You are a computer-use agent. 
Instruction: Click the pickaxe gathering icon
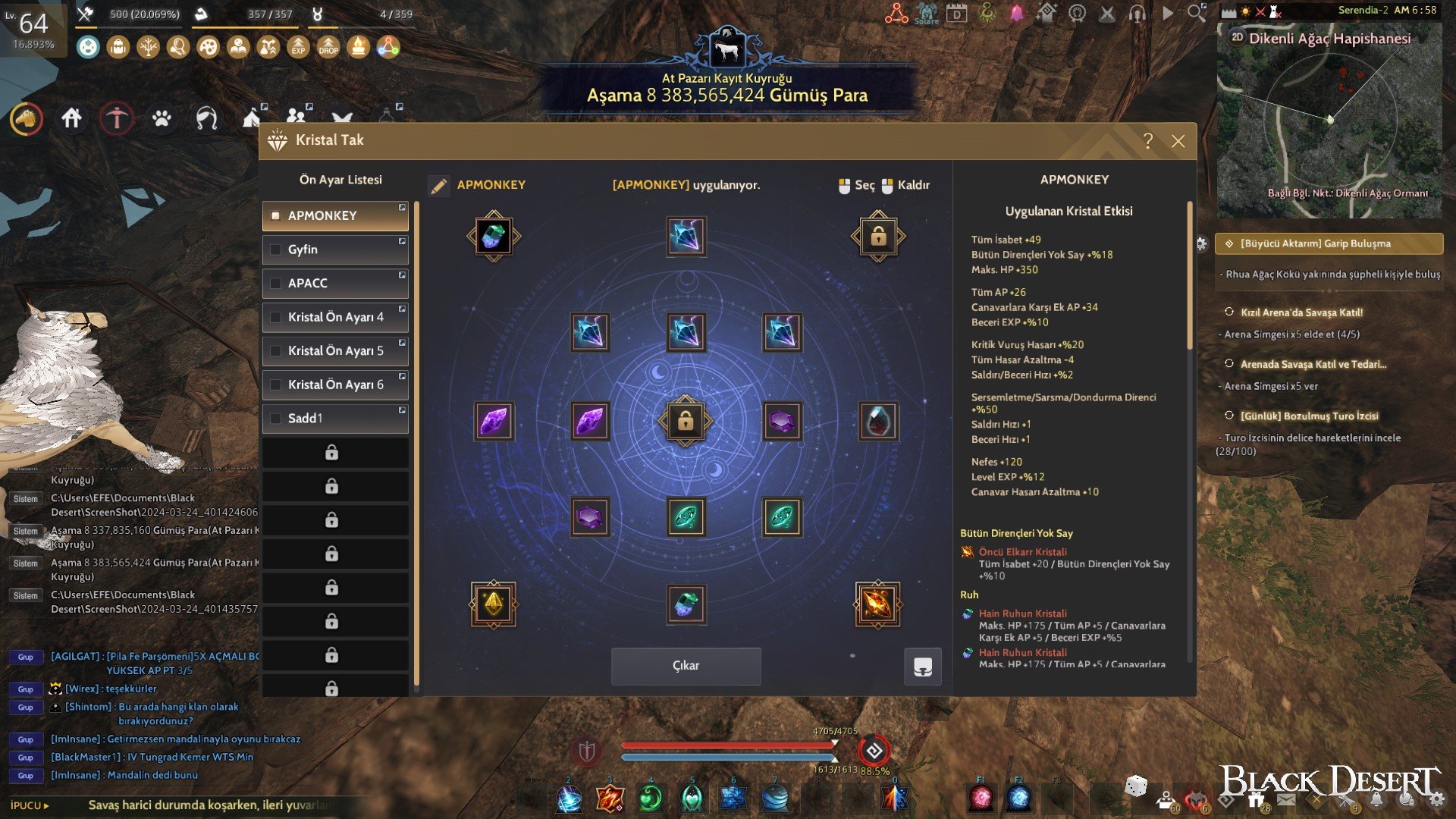pyautogui.click(x=117, y=119)
